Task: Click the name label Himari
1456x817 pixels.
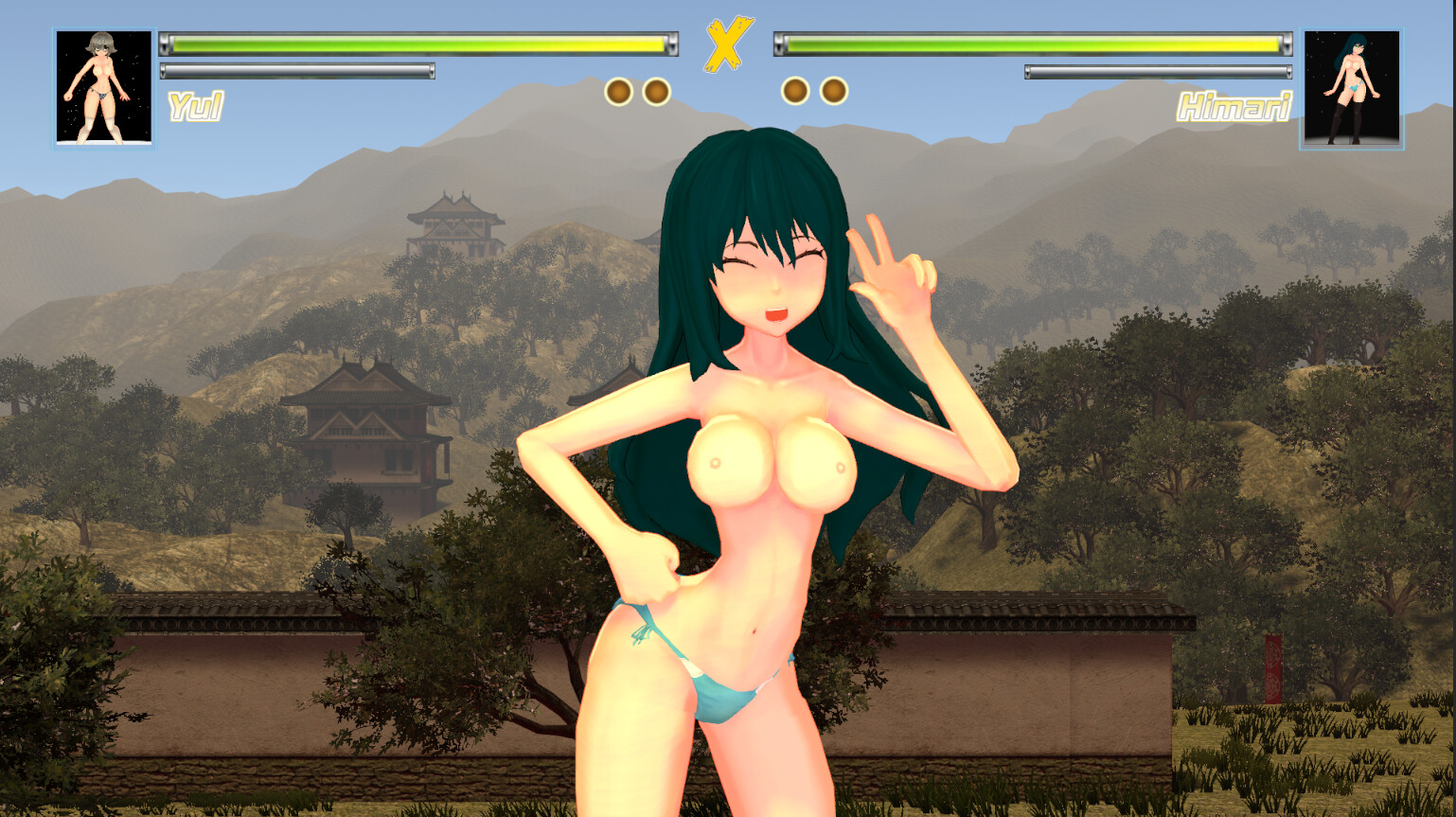Action: point(1234,107)
